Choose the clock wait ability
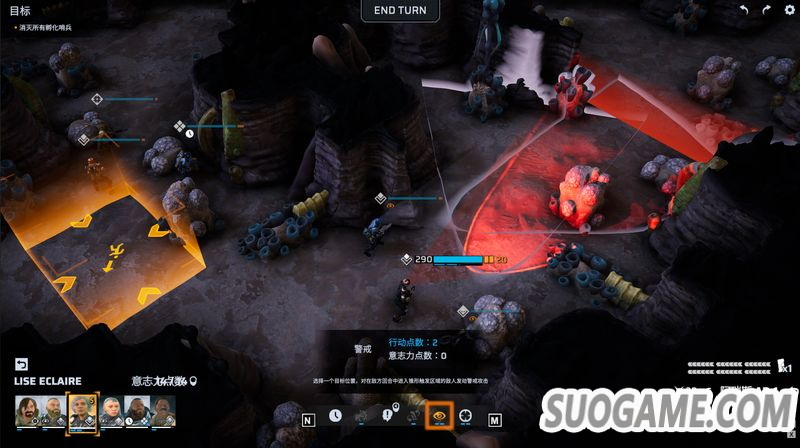The height and width of the screenshot is (448, 800). [335, 415]
